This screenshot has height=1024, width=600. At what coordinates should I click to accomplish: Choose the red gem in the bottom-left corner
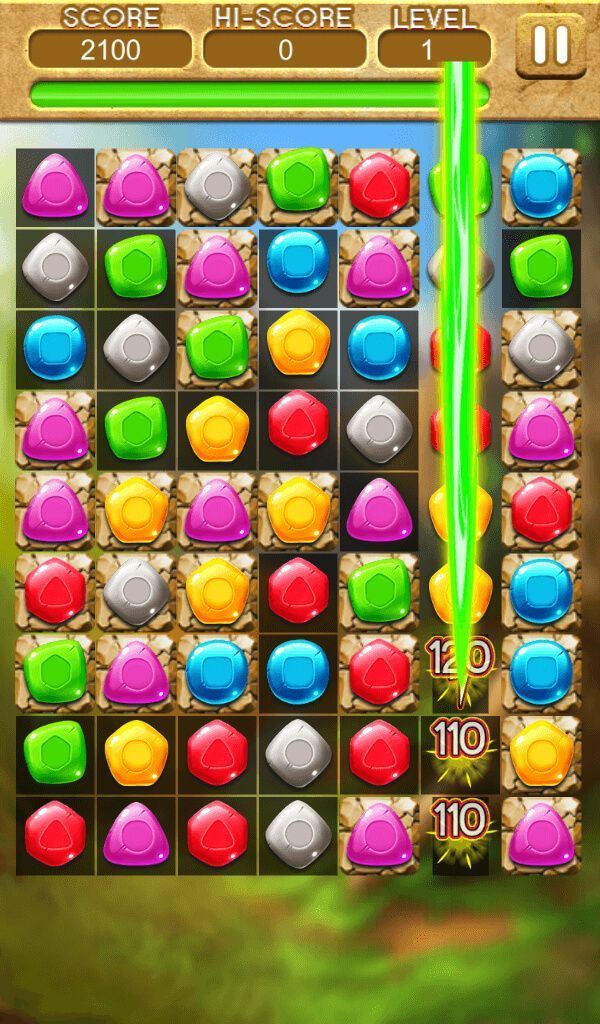coord(55,834)
